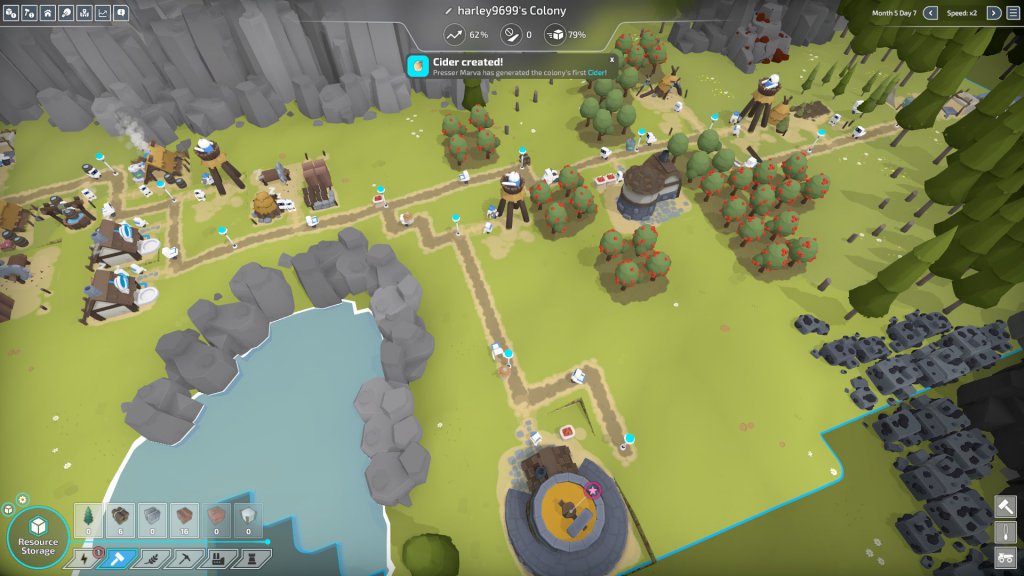
Task: Select the factory production category
Action: [x=216, y=559]
